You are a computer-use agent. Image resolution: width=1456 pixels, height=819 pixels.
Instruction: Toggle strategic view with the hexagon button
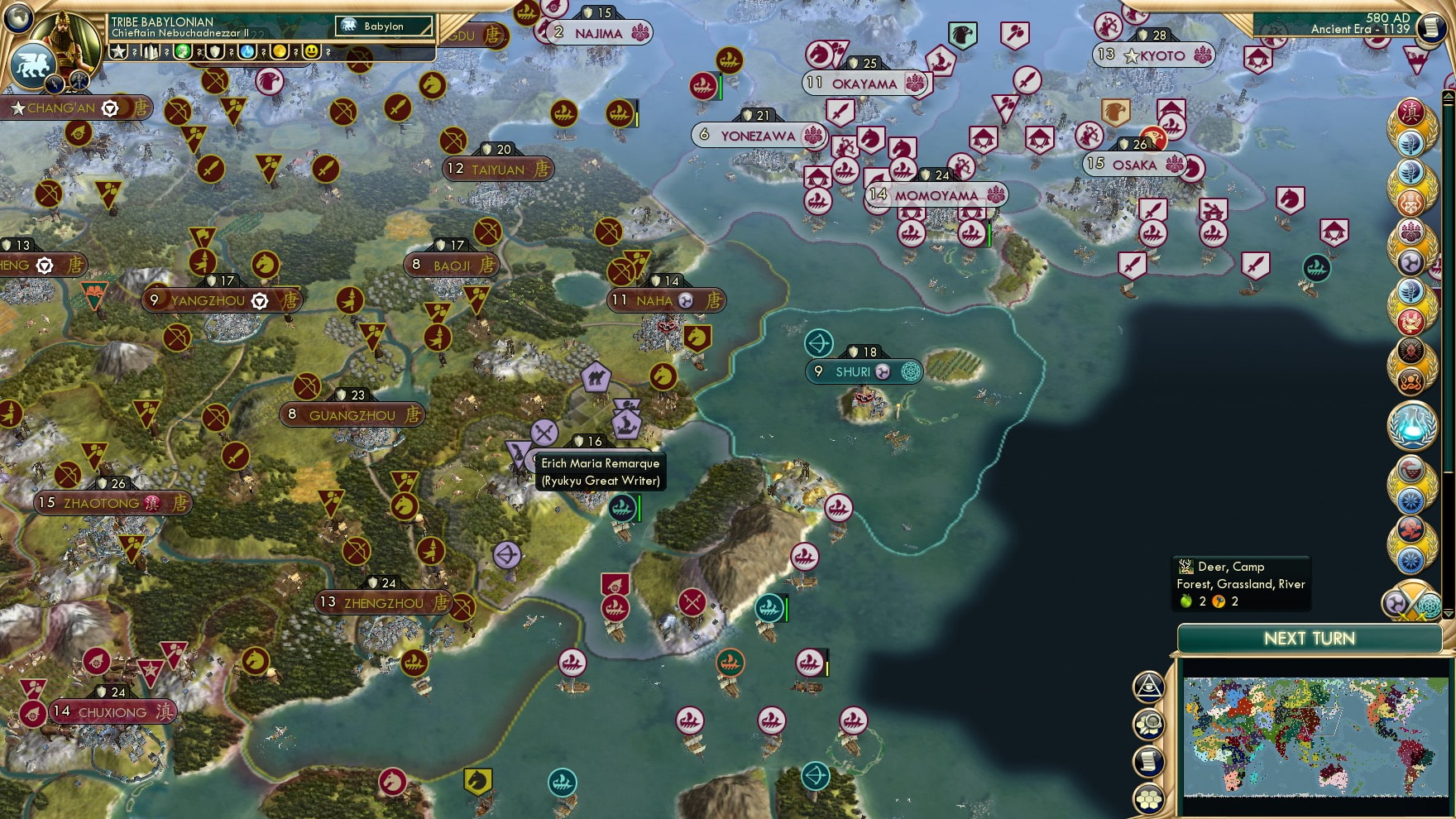[x=1147, y=797]
